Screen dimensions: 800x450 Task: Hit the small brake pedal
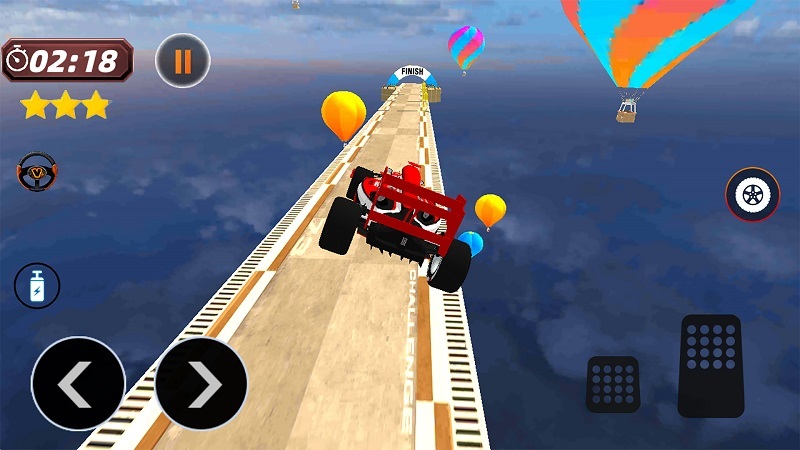click(613, 384)
